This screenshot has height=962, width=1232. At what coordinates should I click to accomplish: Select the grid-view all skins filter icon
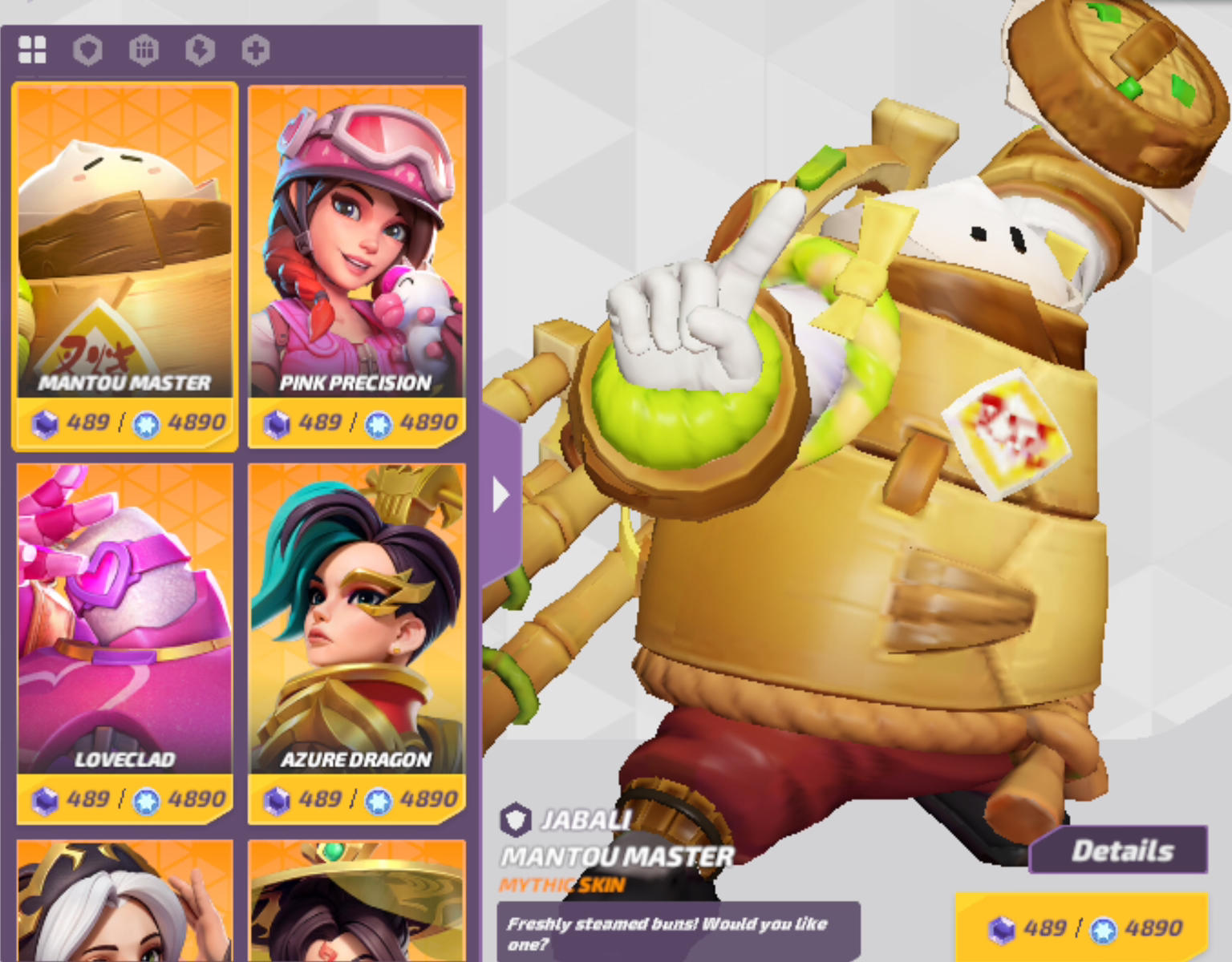32,49
